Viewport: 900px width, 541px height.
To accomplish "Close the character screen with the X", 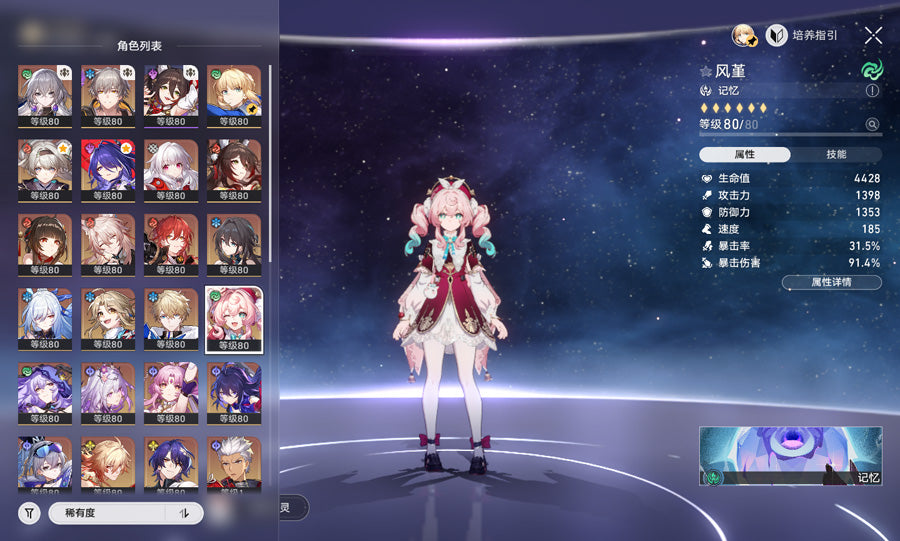I will click(873, 36).
